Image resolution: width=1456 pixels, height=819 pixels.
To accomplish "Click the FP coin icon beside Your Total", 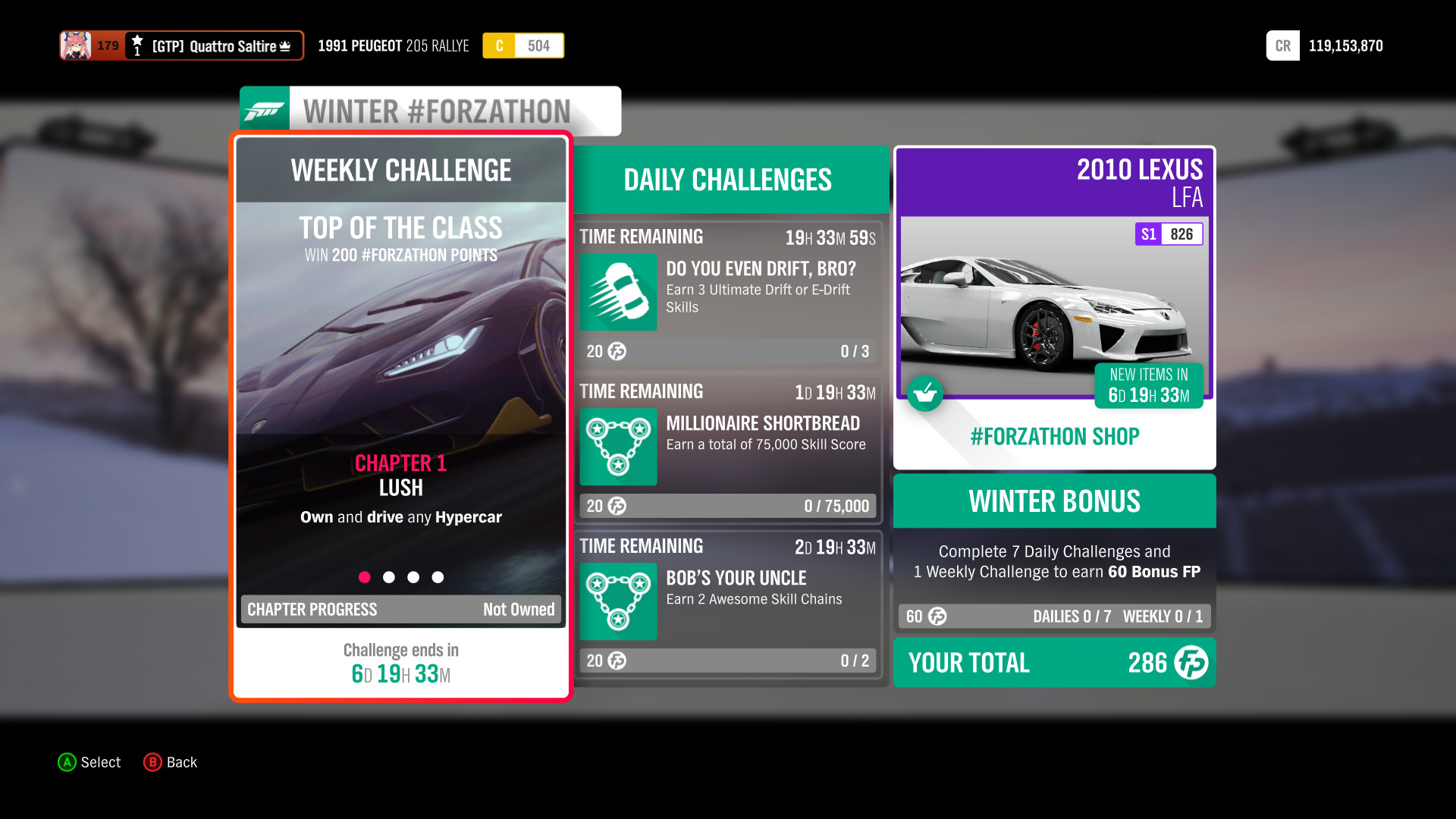I will tap(1189, 663).
